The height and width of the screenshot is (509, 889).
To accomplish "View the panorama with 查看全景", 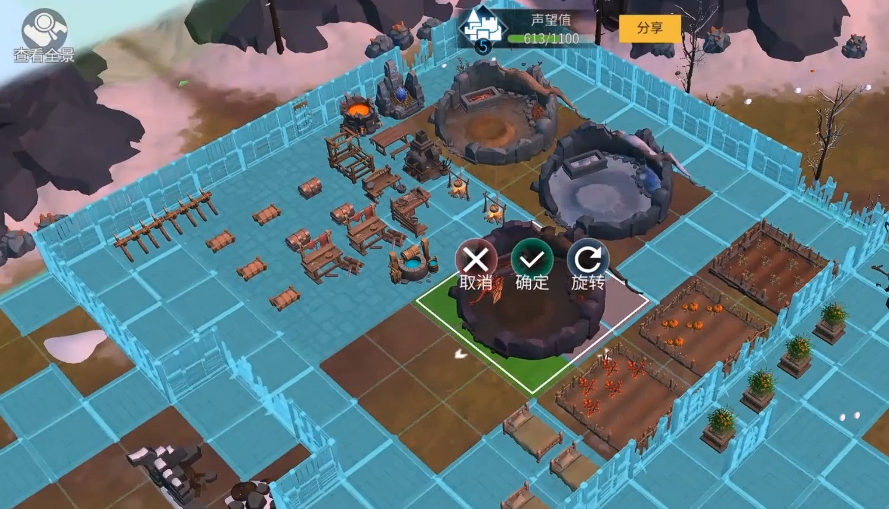I will (x=44, y=33).
